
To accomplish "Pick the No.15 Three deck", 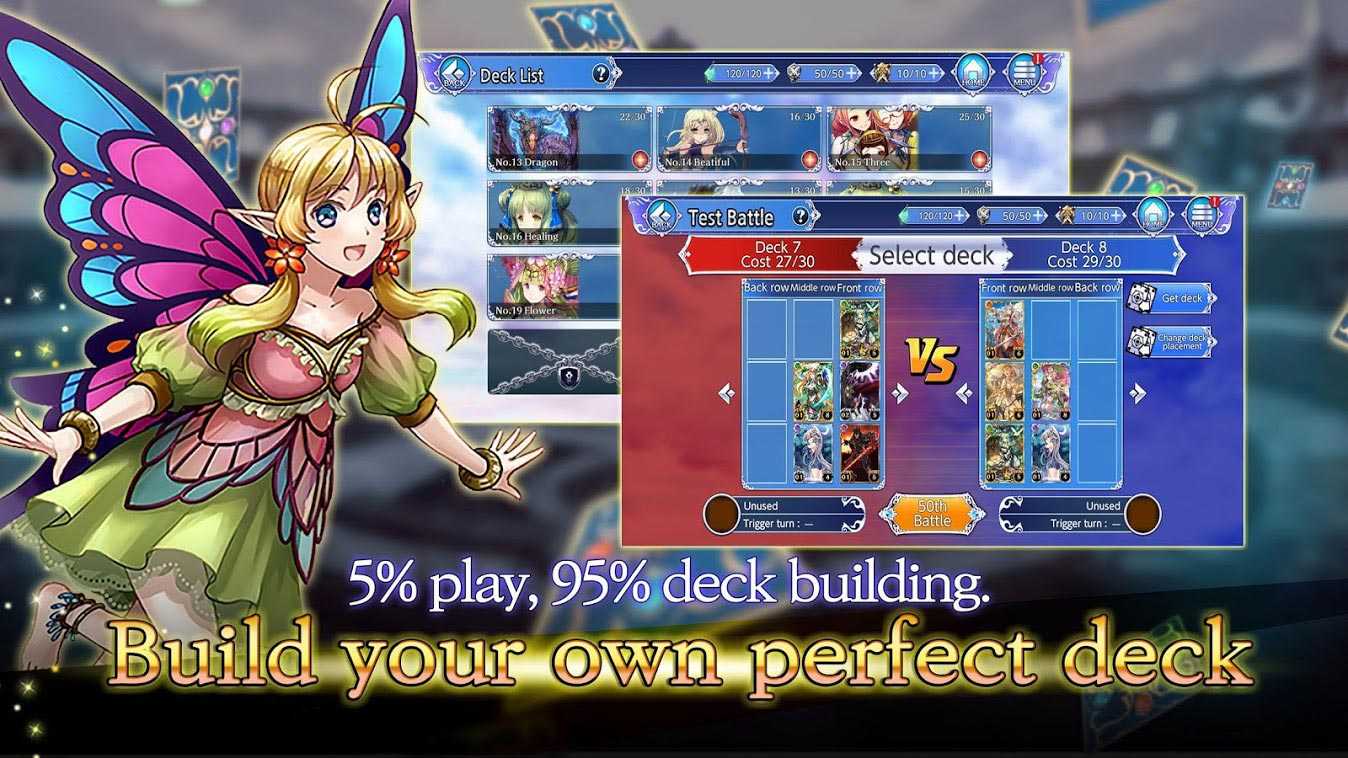I will point(907,139).
